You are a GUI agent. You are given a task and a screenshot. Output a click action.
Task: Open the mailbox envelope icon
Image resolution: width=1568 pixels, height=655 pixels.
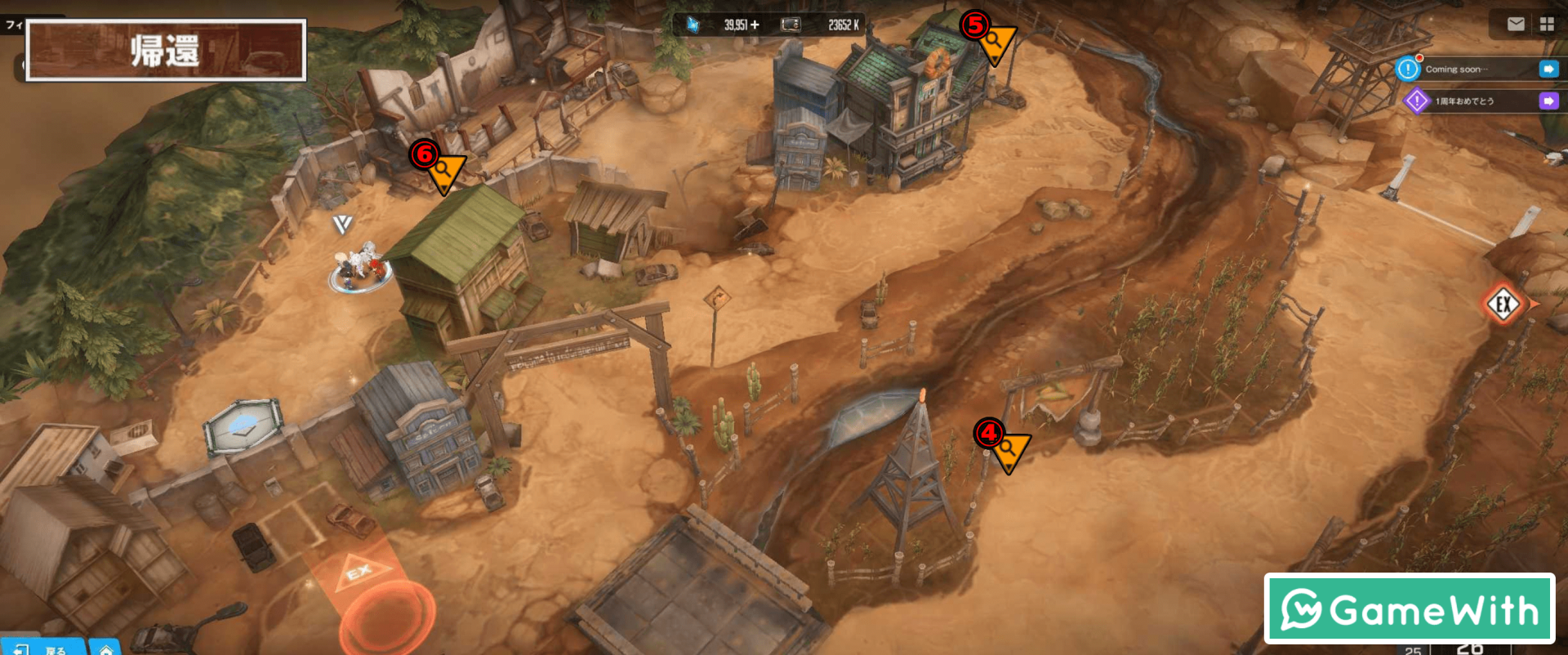point(1516,25)
